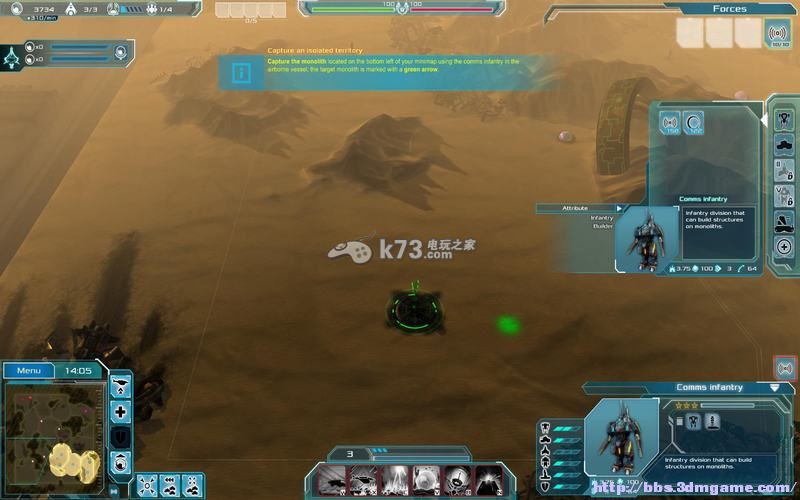Open the Menu button above minimap
Viewport: 800px width, 500px height.
click(x=29, y=370)
